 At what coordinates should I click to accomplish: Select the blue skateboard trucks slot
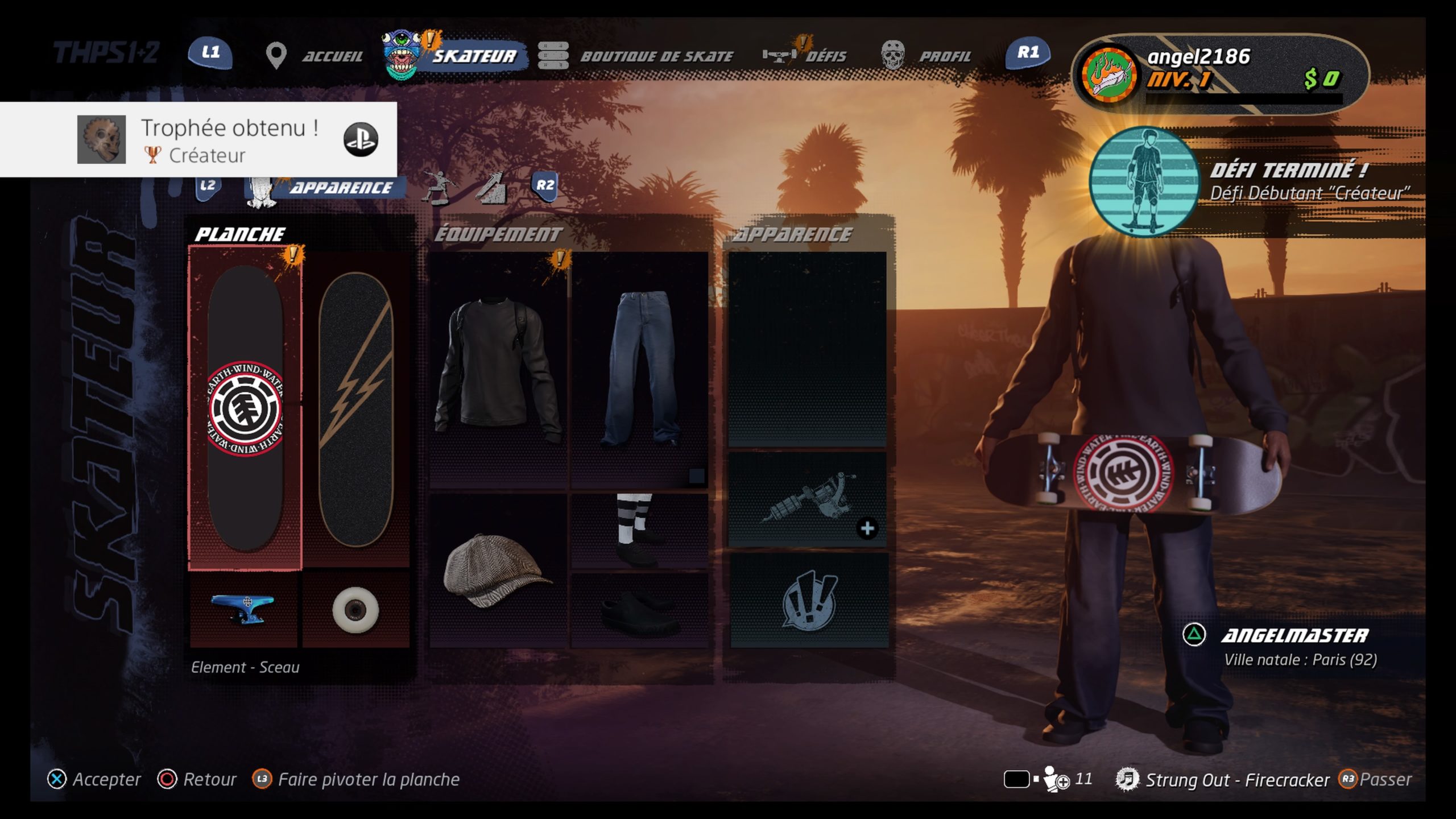point(243,609)
